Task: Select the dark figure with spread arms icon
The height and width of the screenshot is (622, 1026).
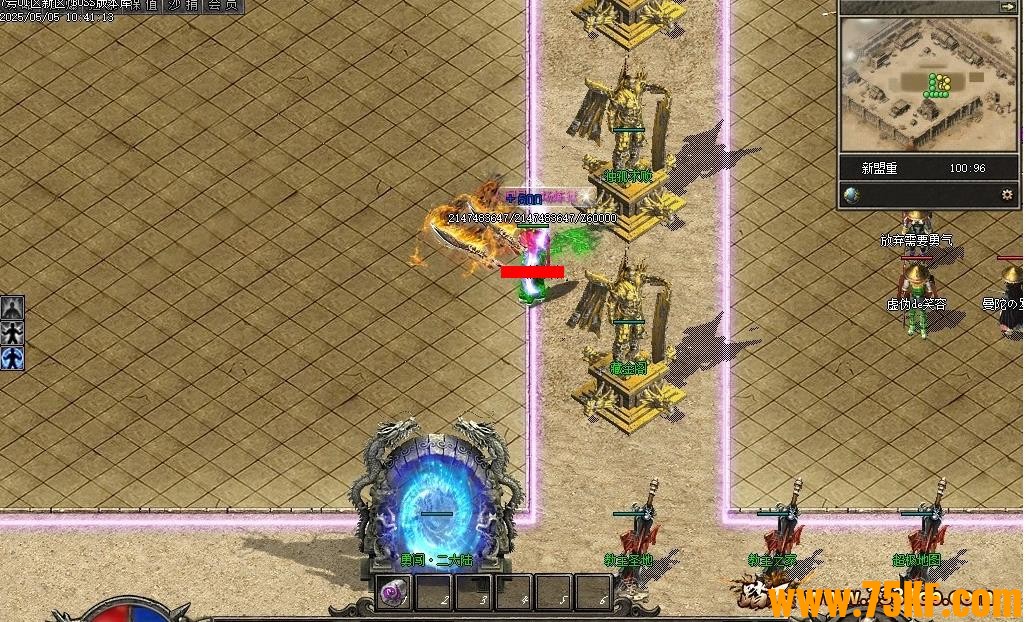Action: click(x=12, y=333)
